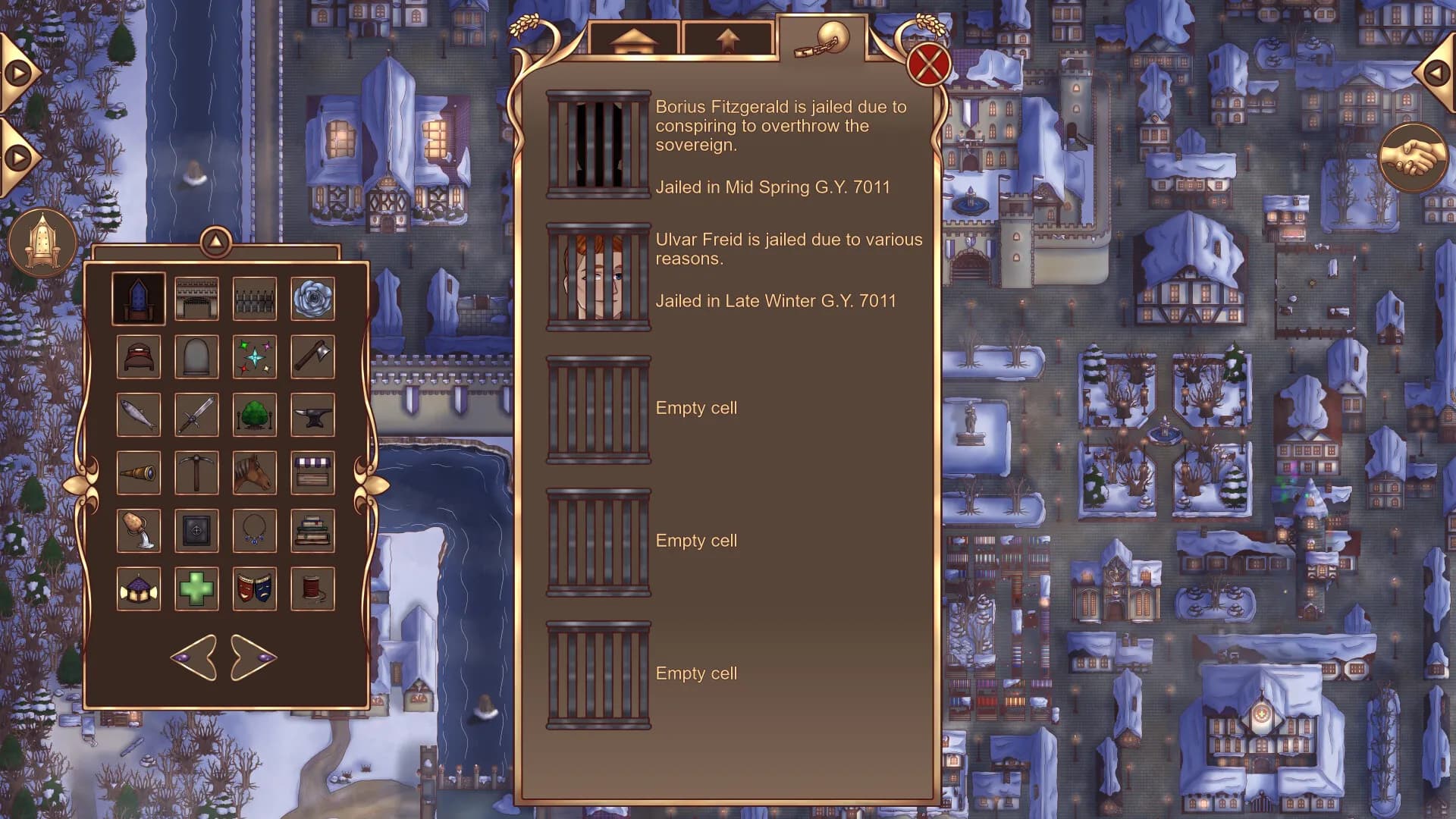Open the handshake diplomacy panel

[1414, 157]
